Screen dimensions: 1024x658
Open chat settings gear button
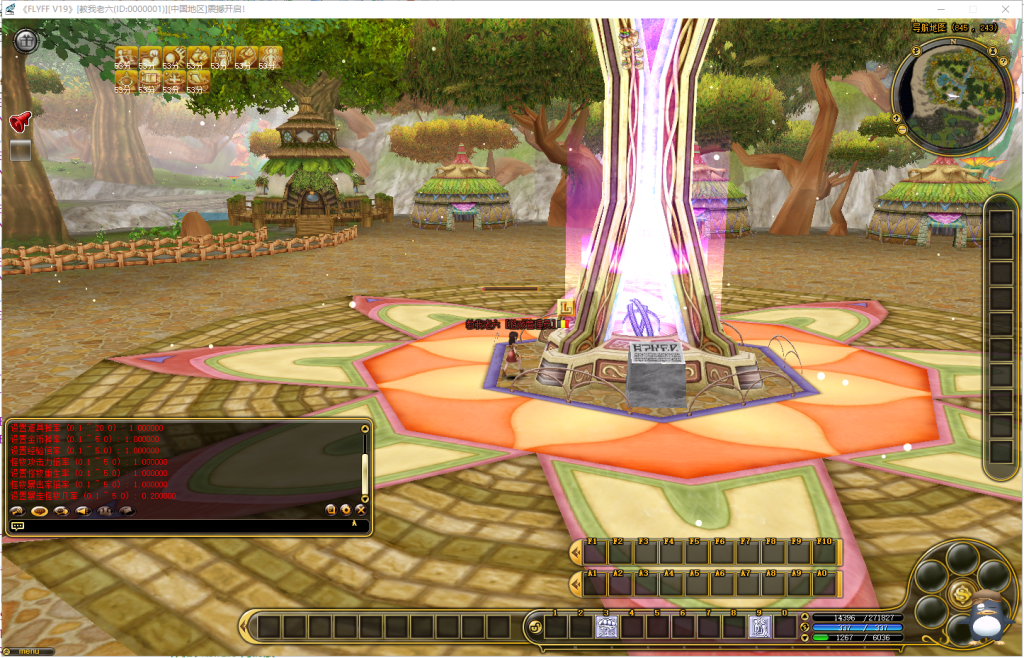click(346, 510)
